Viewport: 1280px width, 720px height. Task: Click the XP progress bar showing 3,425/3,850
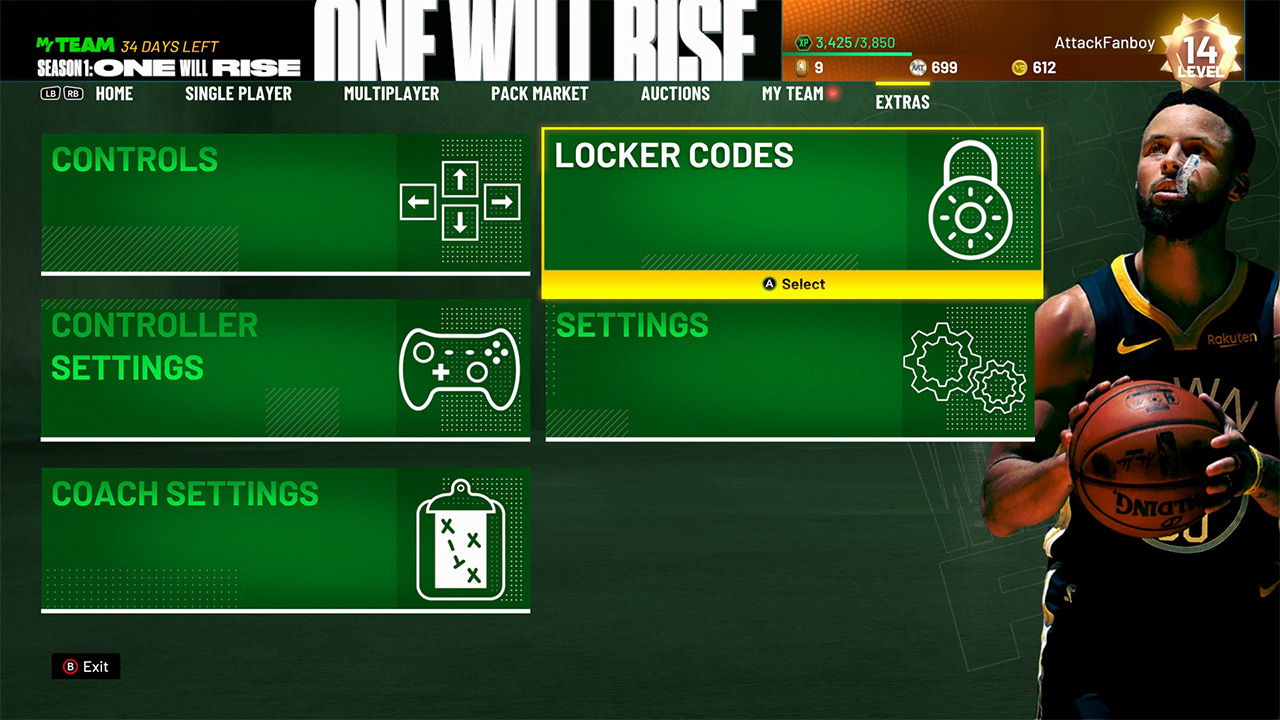(860, 44)
